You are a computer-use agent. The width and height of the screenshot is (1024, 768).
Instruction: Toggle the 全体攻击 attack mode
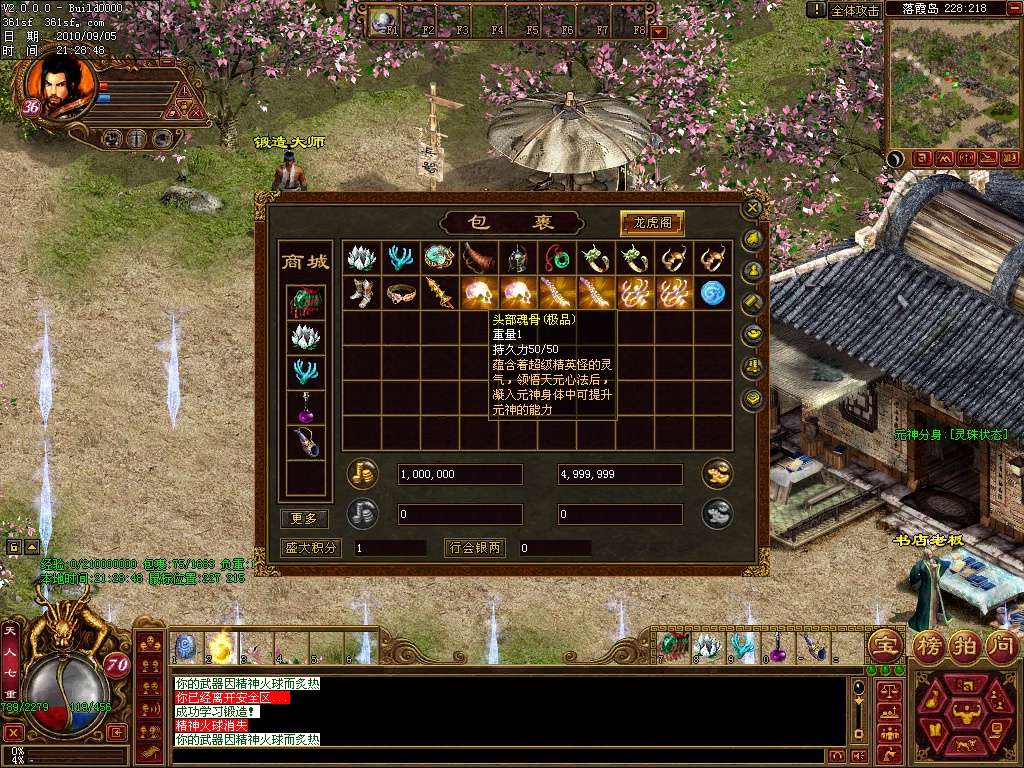pos(855,10)
